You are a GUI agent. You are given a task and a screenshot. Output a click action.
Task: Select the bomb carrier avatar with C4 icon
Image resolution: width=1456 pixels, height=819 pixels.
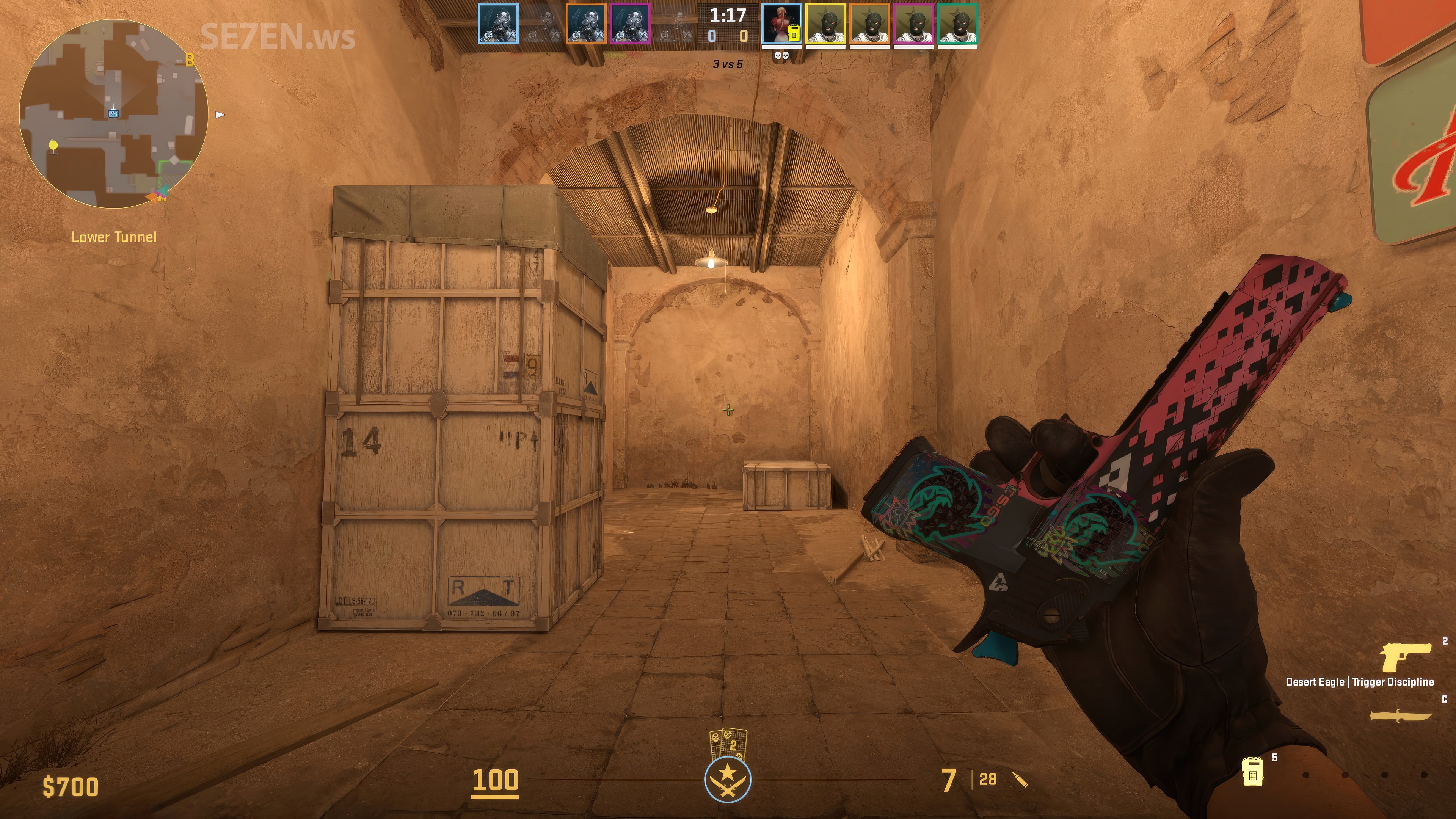pyautogui.click(x=781, y=24)
